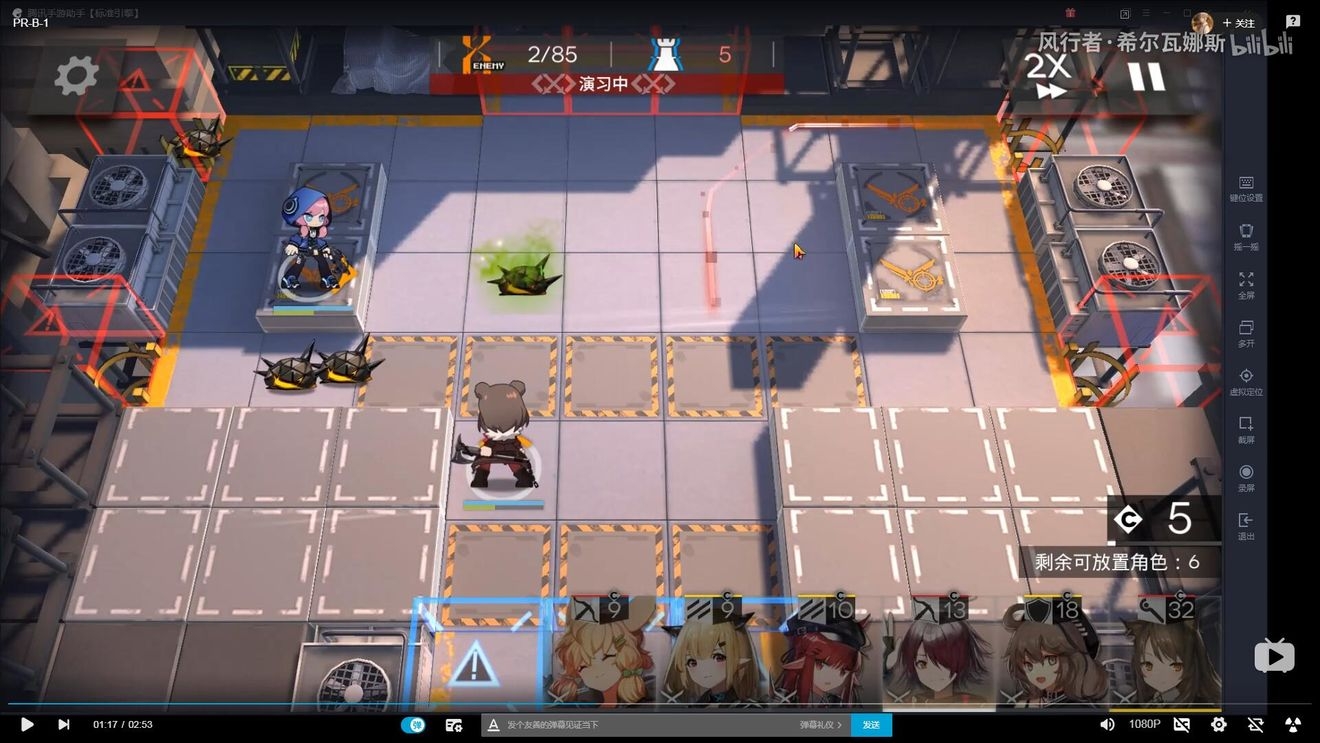Play the video
Image resolution: width=1320 pixels, height=743 pixels.
coord(27,724)
